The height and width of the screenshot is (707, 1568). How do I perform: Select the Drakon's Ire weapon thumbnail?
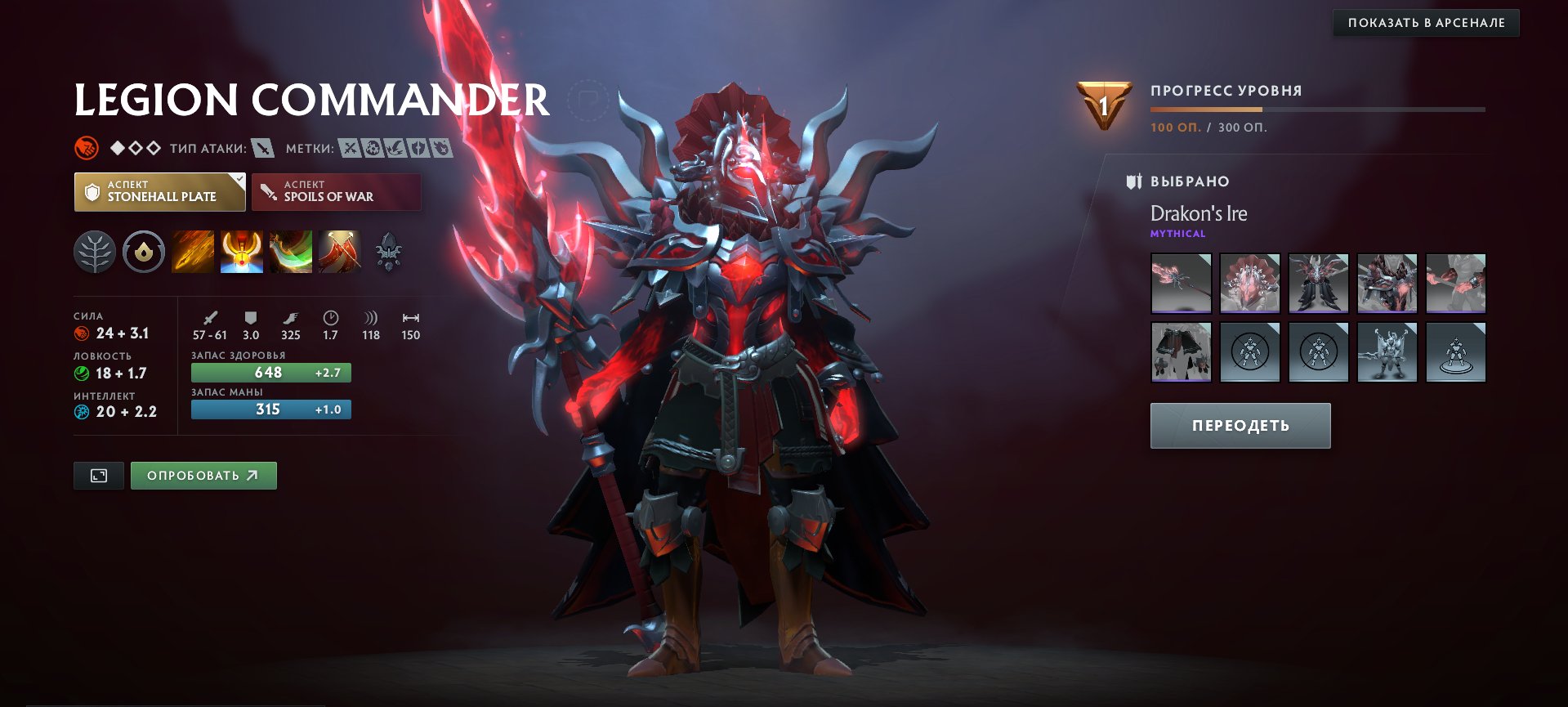pyautogui.click(x=1181, y=284)
